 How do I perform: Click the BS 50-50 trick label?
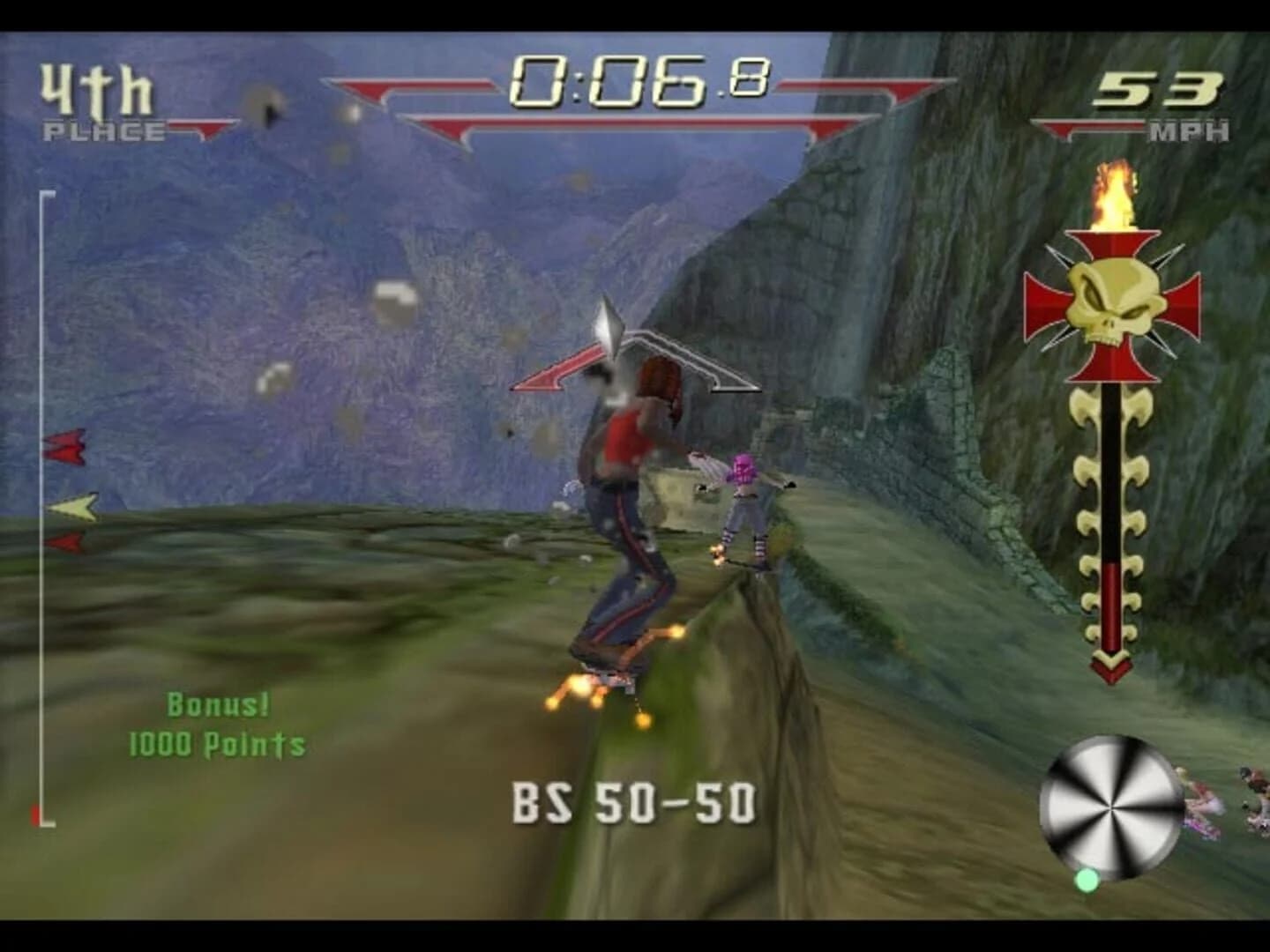coord(635,802)
